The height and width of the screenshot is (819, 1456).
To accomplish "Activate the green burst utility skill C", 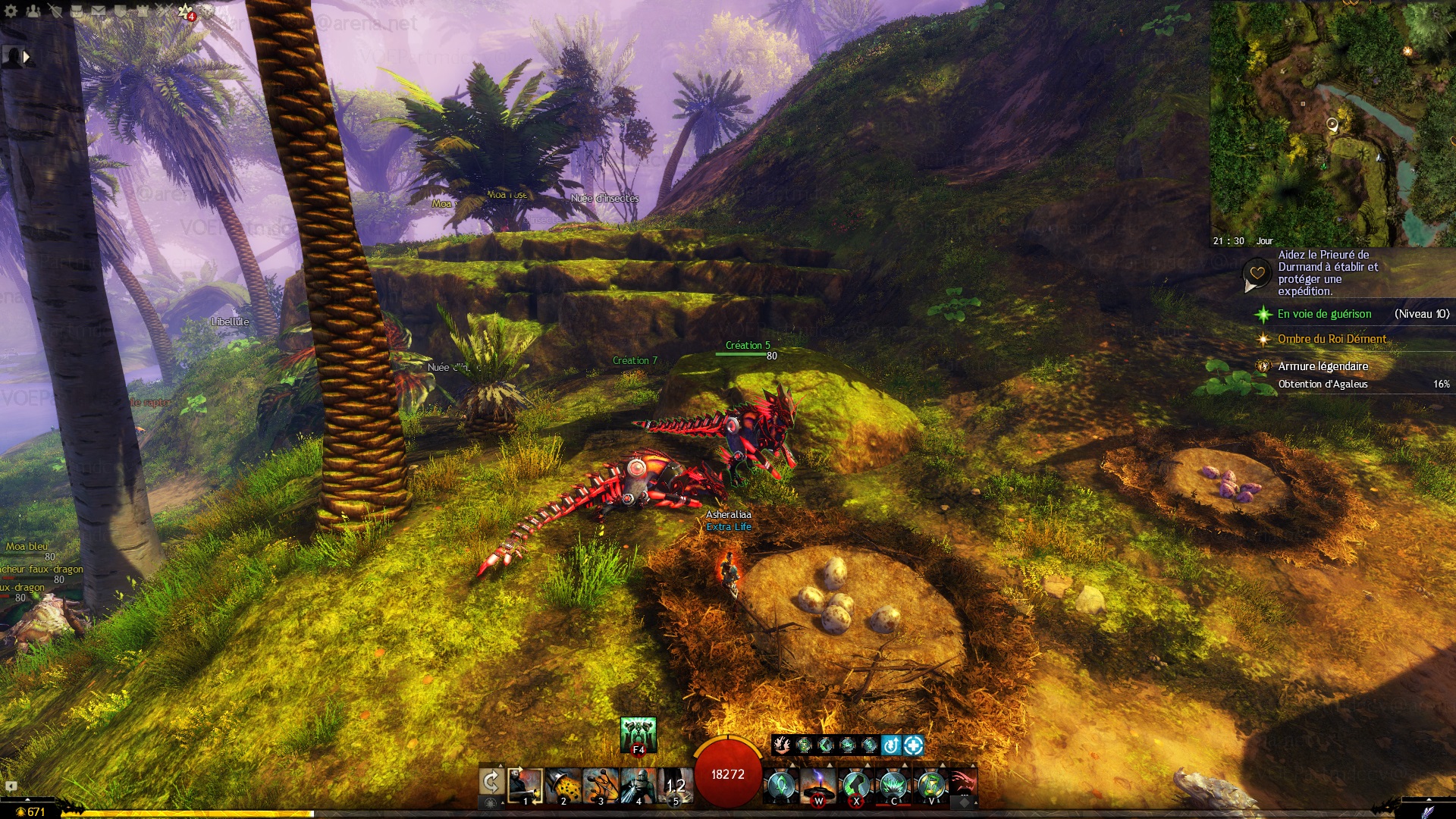I will [x=894, y=786].
